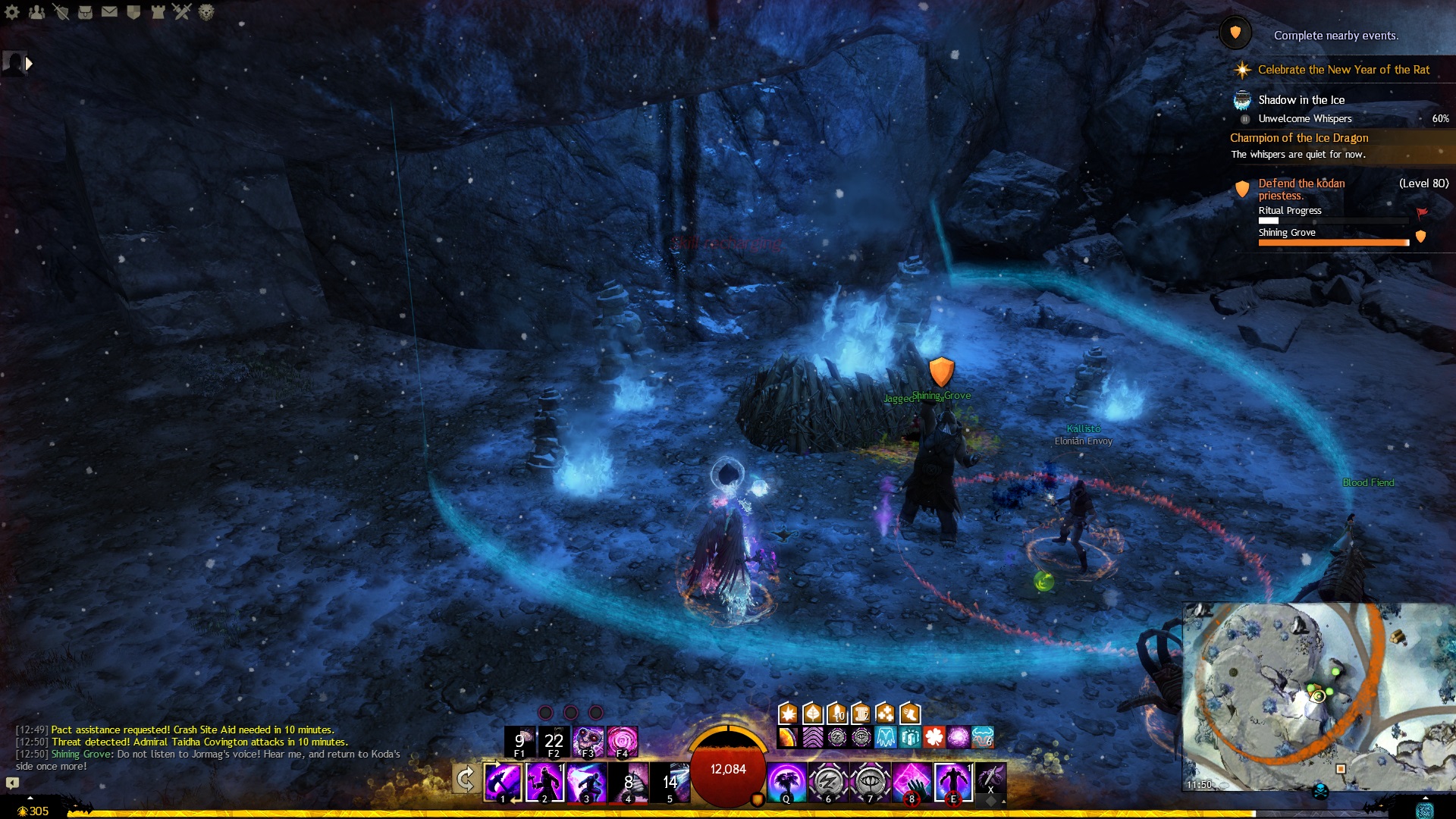The height and width of the screenshot is (819, 1456).
Task: Open the inventory bag icon
Action: 85,11
